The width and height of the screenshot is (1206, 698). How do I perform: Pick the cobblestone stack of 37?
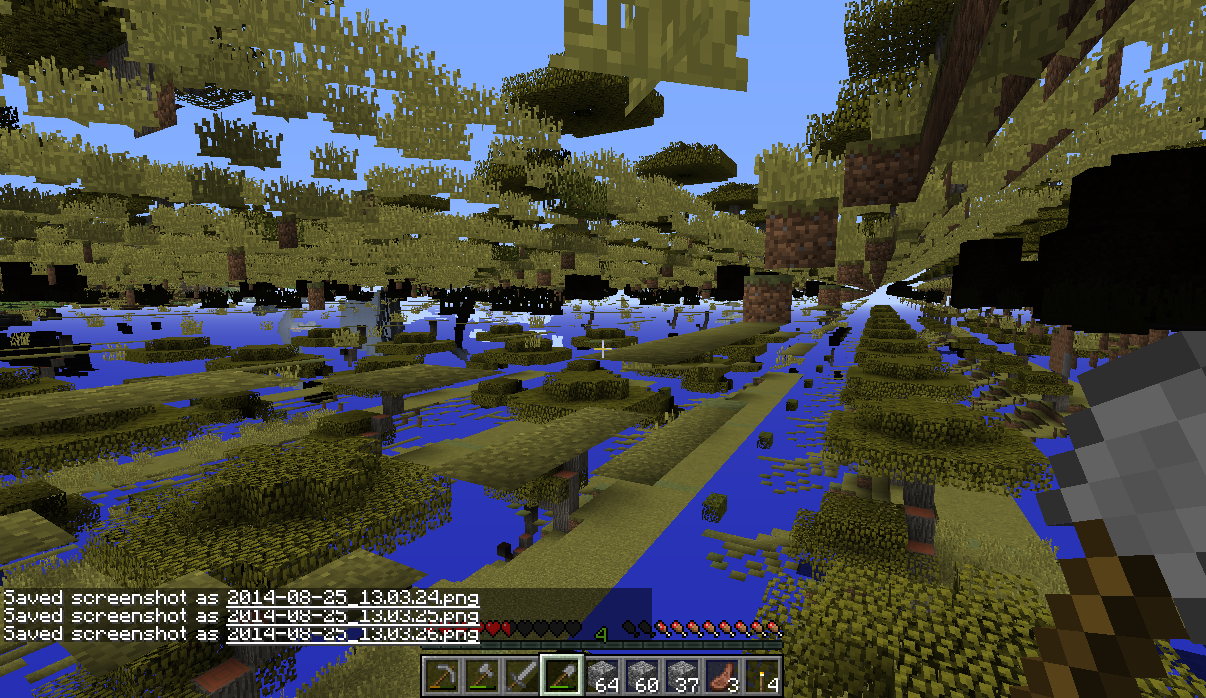pyautogui.click(x=682, y=676)
